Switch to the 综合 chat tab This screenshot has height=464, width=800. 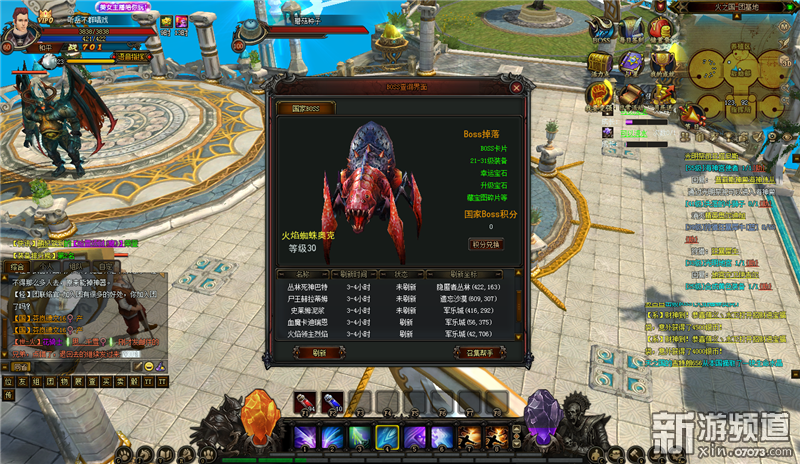(x=19, y=267)
